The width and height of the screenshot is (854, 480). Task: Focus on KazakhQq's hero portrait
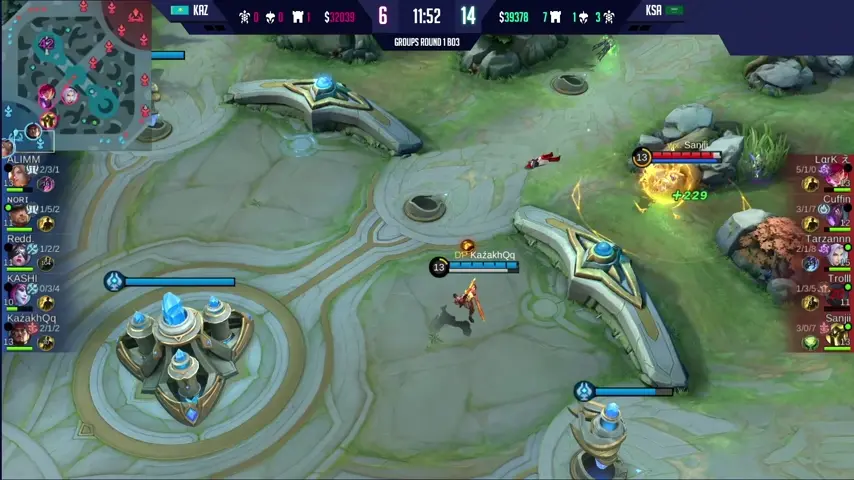18,335
